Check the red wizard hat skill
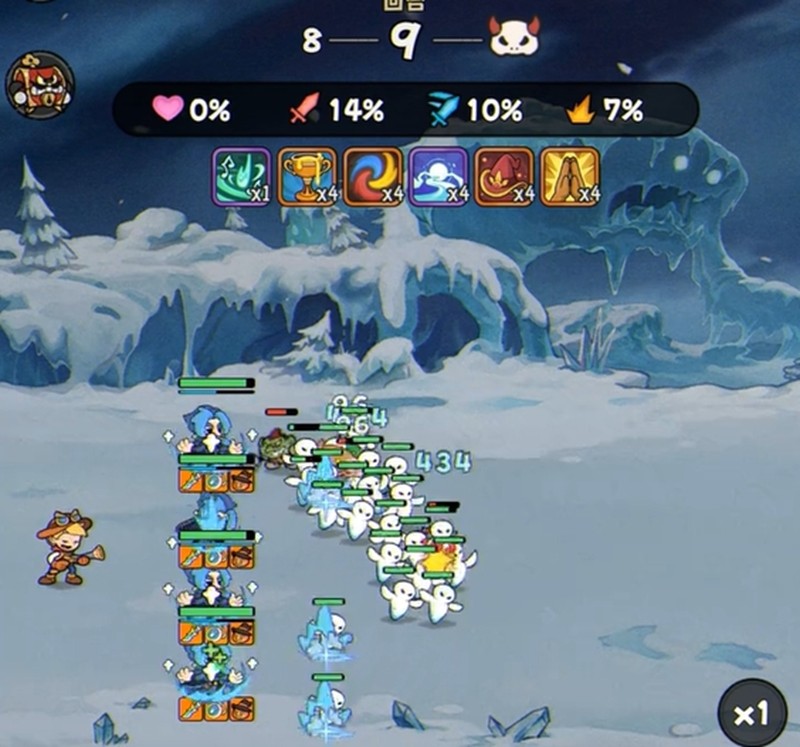This screenshot has height=747, width=800. pos(504,176)
